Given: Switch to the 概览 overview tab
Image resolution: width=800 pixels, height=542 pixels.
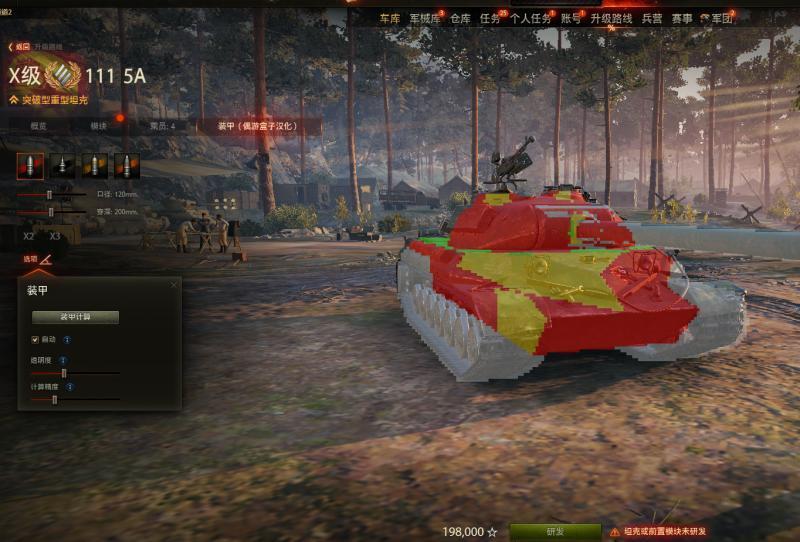Looking at the screenshot, I should 38,127.
